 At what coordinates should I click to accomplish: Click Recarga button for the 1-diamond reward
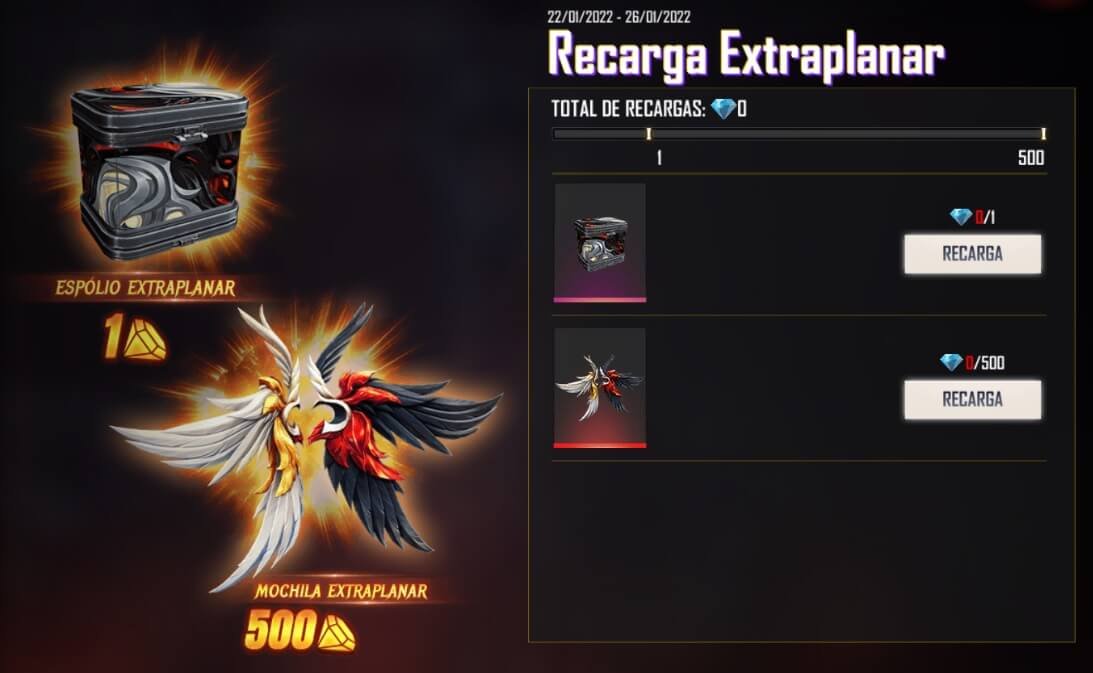click(x=972, y=254)
